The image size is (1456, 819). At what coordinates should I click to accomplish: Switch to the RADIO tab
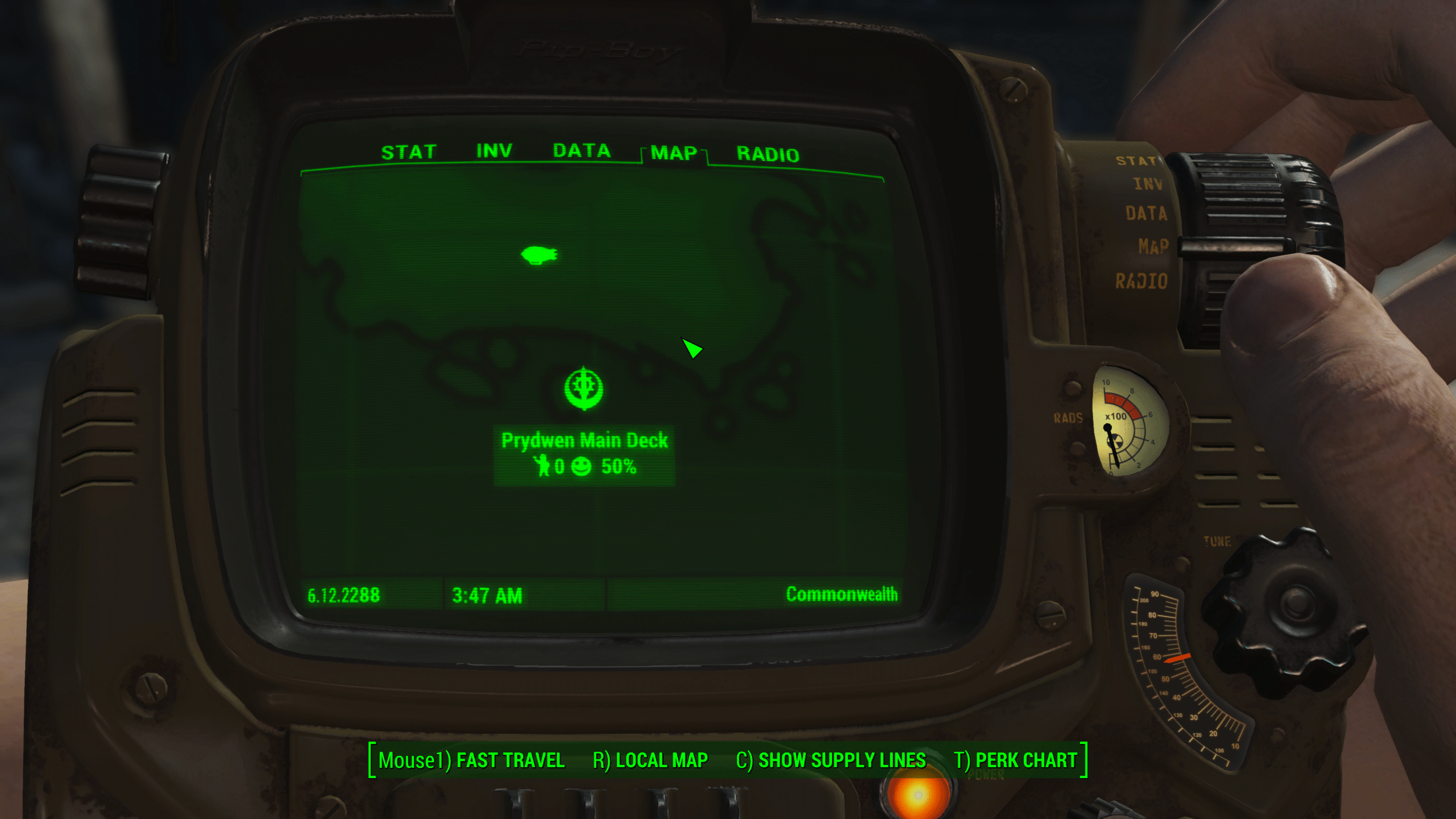tap(768, 154)
